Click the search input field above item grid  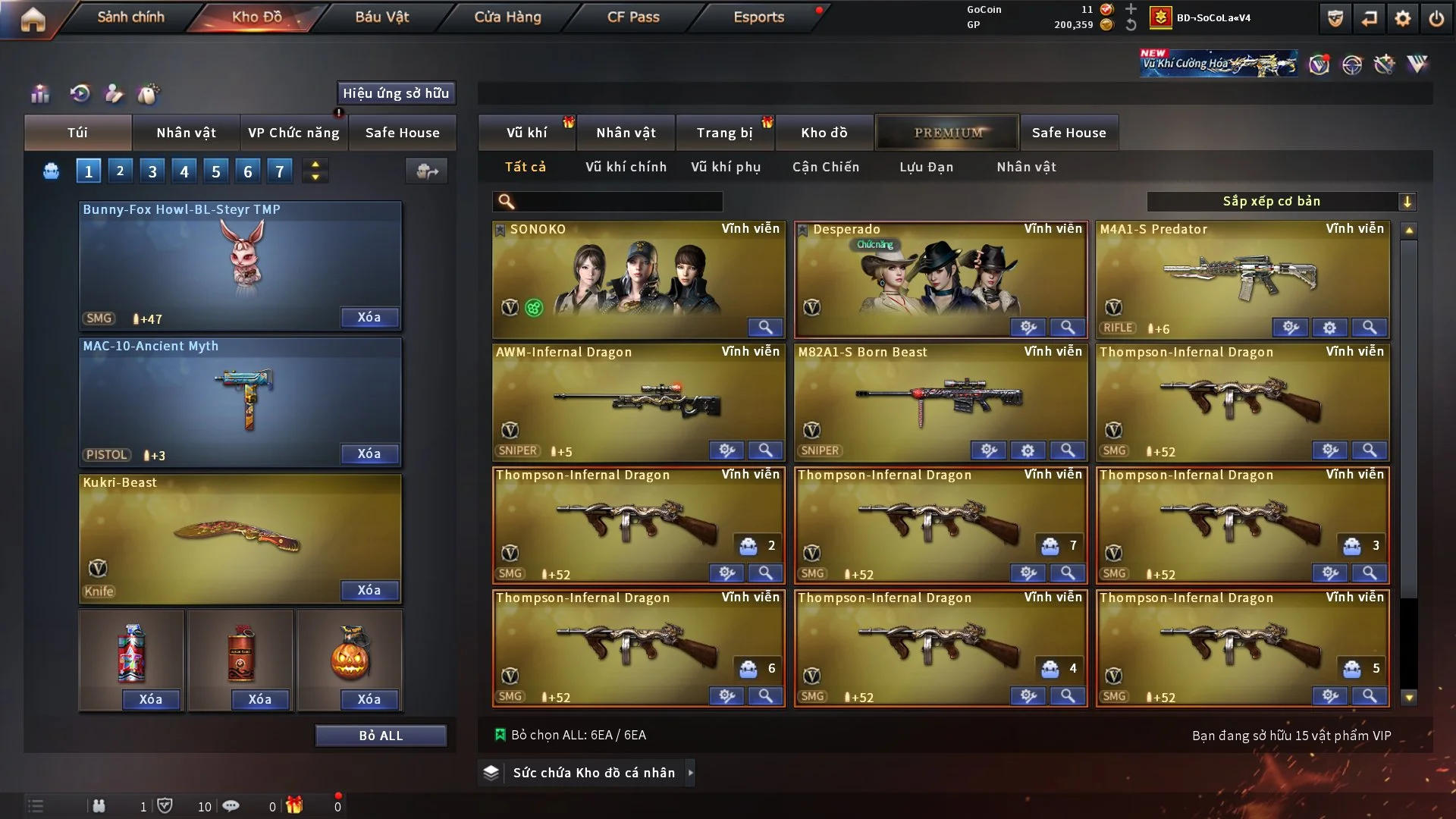tap(607, 202)
